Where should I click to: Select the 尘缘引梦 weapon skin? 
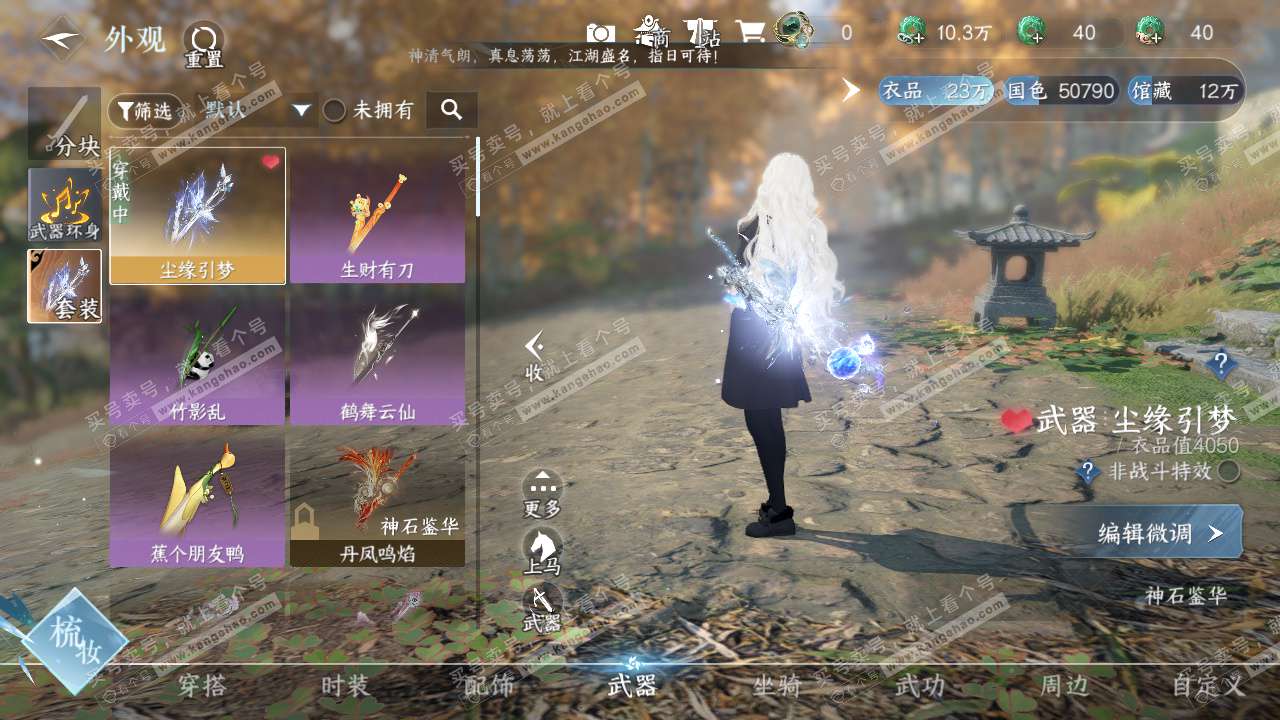[x=197, y=216]
